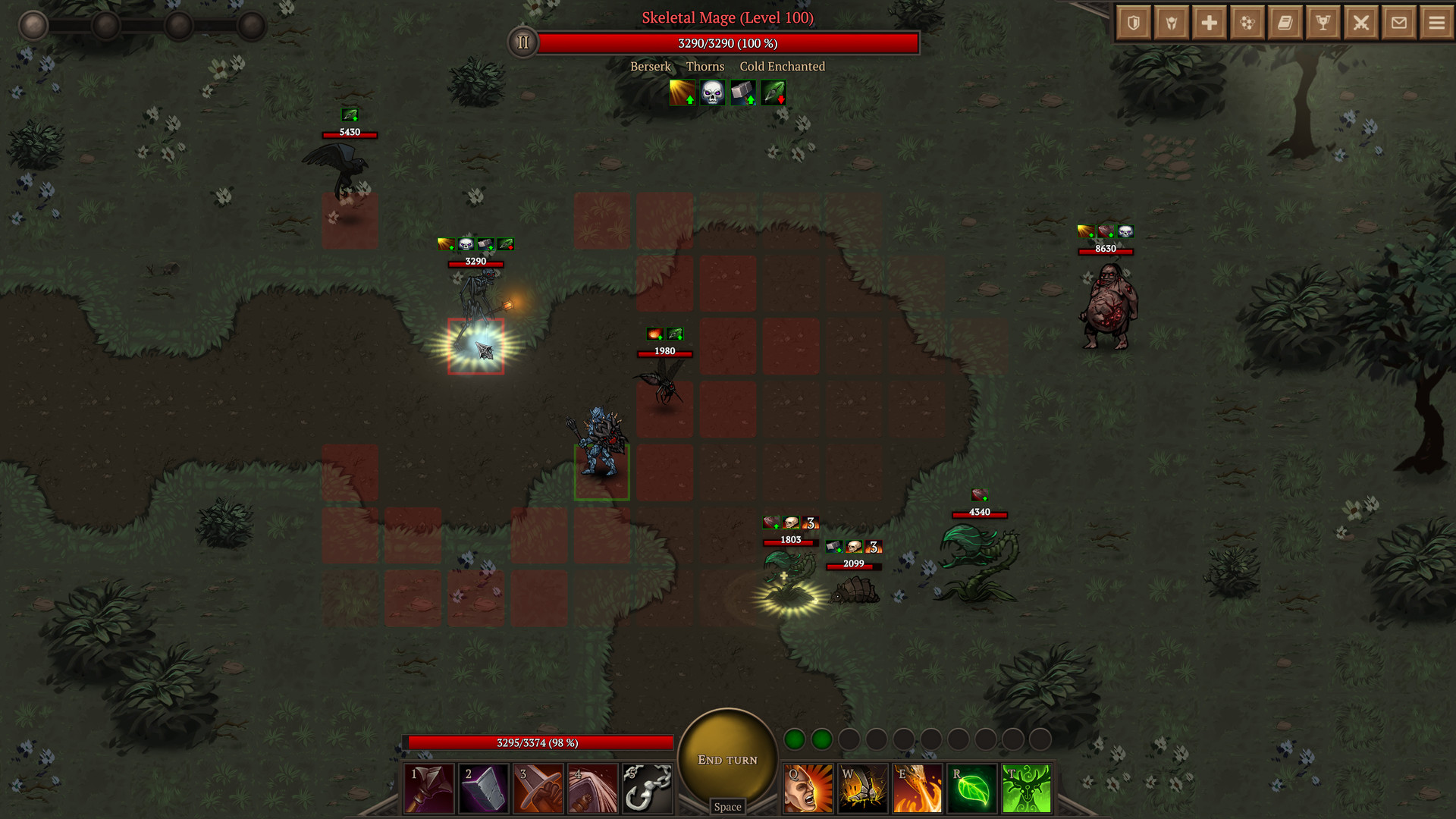Show the trophy achievements panel

click(1323, 23)
